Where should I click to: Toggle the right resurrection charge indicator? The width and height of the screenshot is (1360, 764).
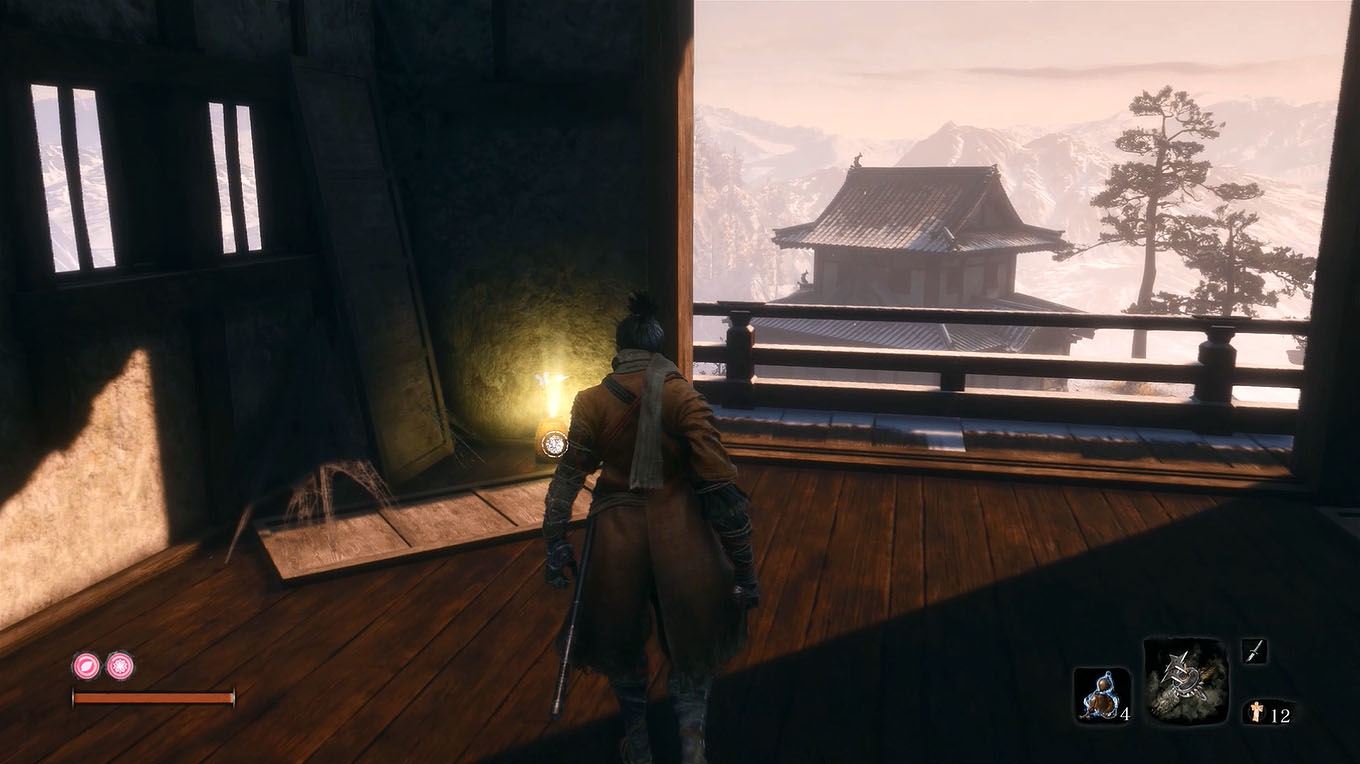[120, 665]
